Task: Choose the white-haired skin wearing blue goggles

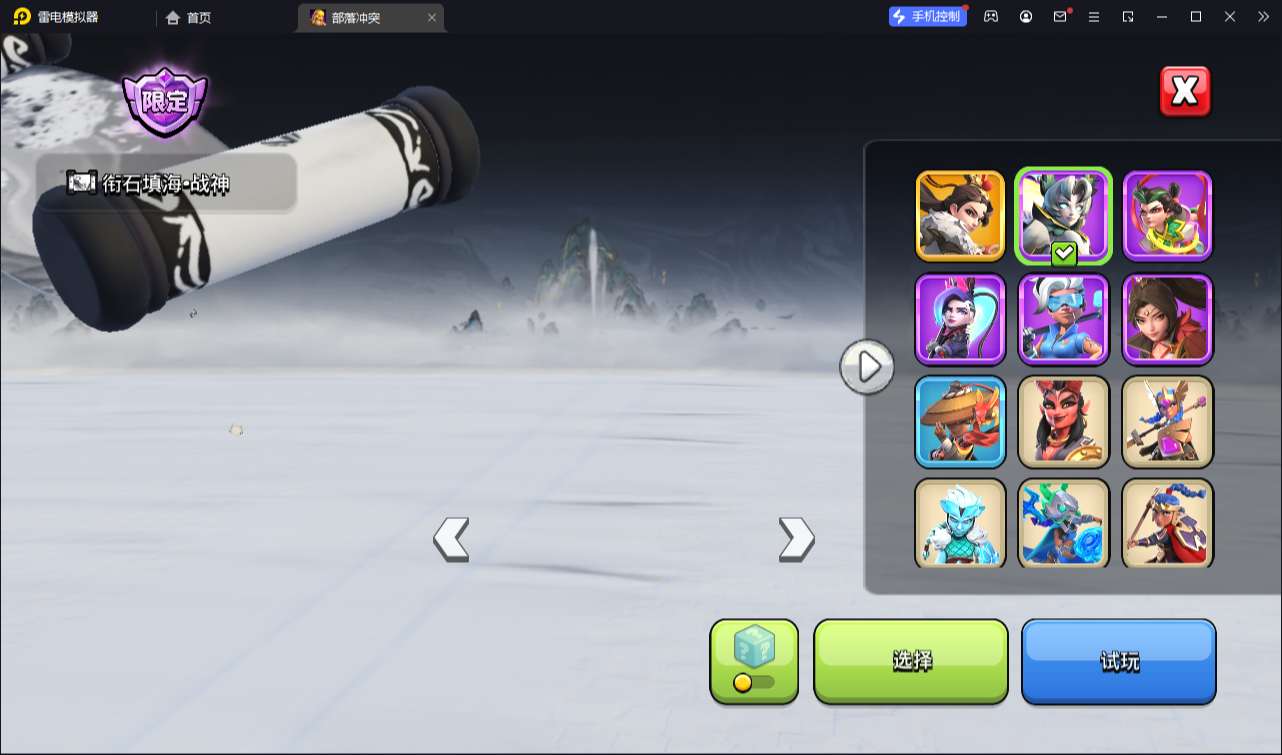Action: point(1064,319)
